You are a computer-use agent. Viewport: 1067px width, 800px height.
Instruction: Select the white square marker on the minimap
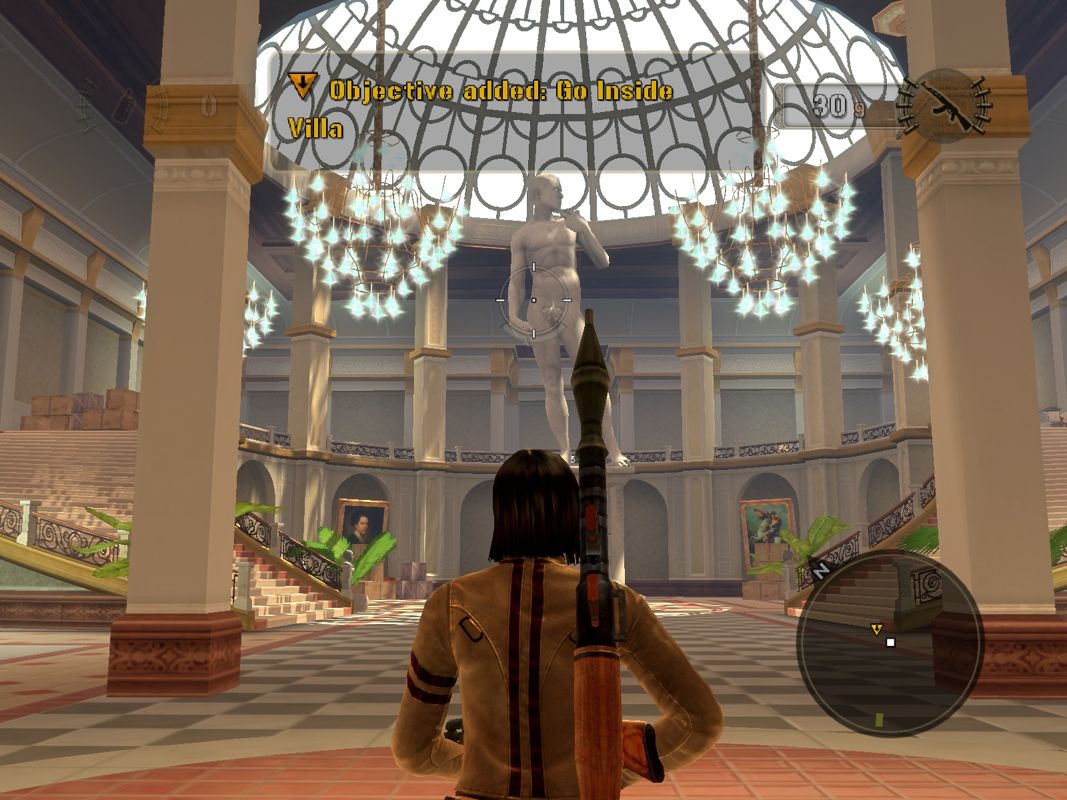click(x=890, y=642)
